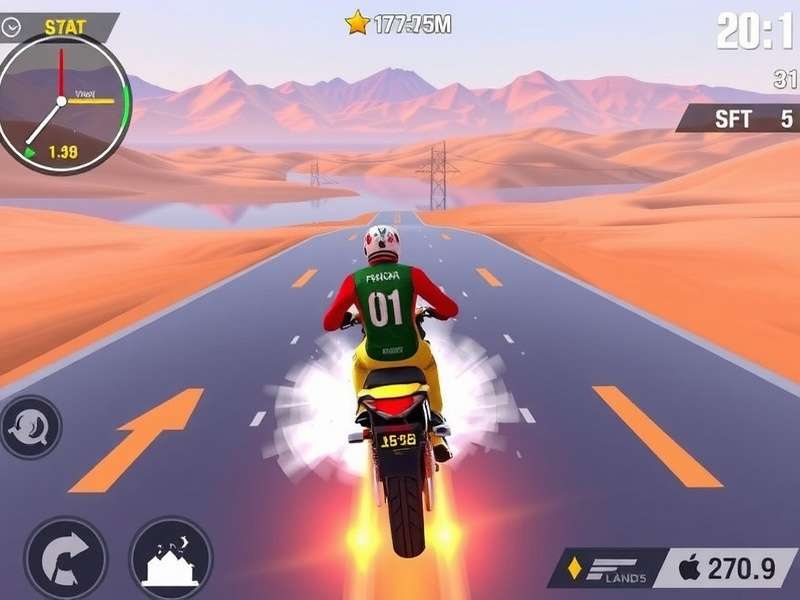Expand the STAT panel chevron

[x=12, y=28]
